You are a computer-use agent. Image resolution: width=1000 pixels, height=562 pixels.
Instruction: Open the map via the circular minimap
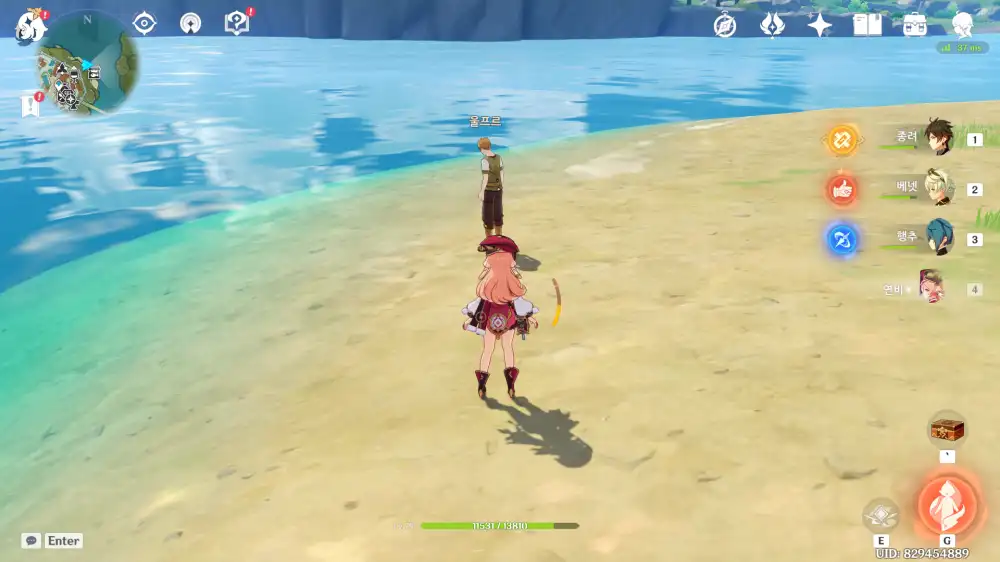[x=88, y=62]
